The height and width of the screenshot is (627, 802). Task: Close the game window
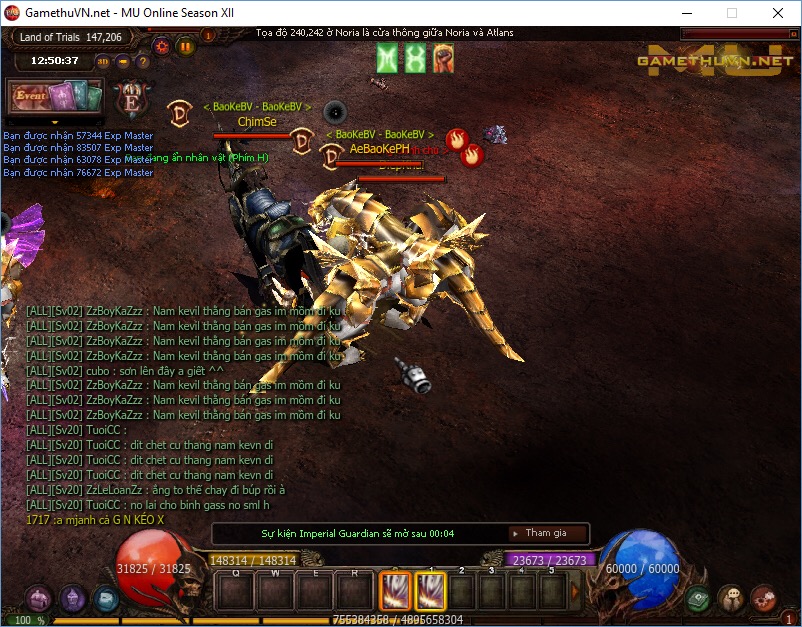coord(777,13)
